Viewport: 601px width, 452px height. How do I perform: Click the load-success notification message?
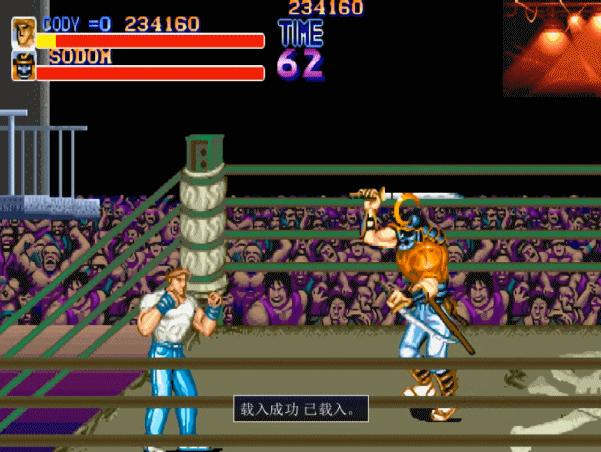coord(301,408)
